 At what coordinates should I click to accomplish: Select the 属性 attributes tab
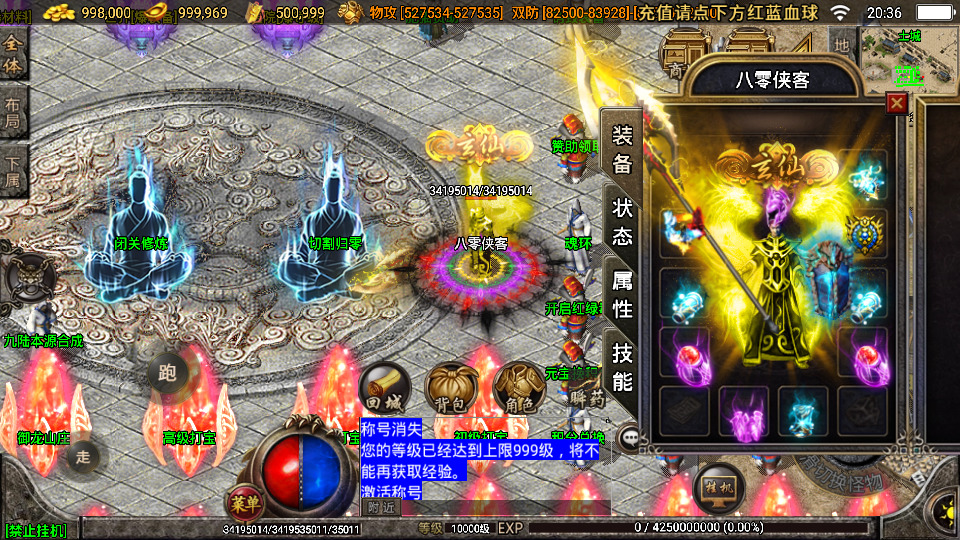coord(622,295)
